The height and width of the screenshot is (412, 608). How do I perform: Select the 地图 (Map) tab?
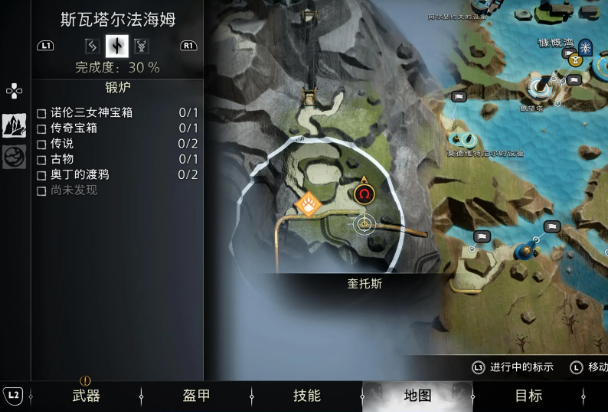(417, 396)
